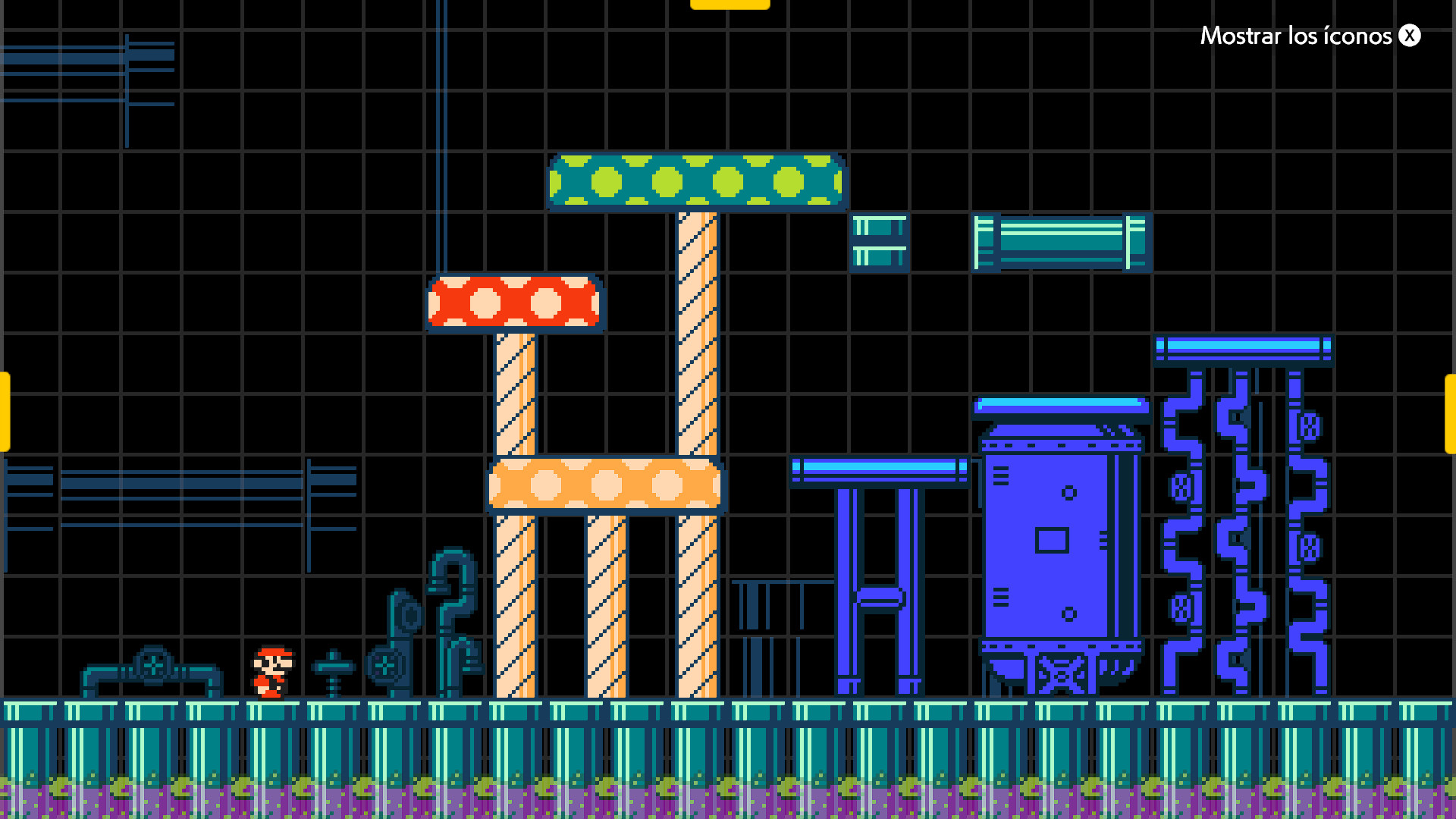Screen dimensions: 1456x819
Task: Click the horizontal teal pipe segment
Action: pyautogui.click(x=1062, y=243)
